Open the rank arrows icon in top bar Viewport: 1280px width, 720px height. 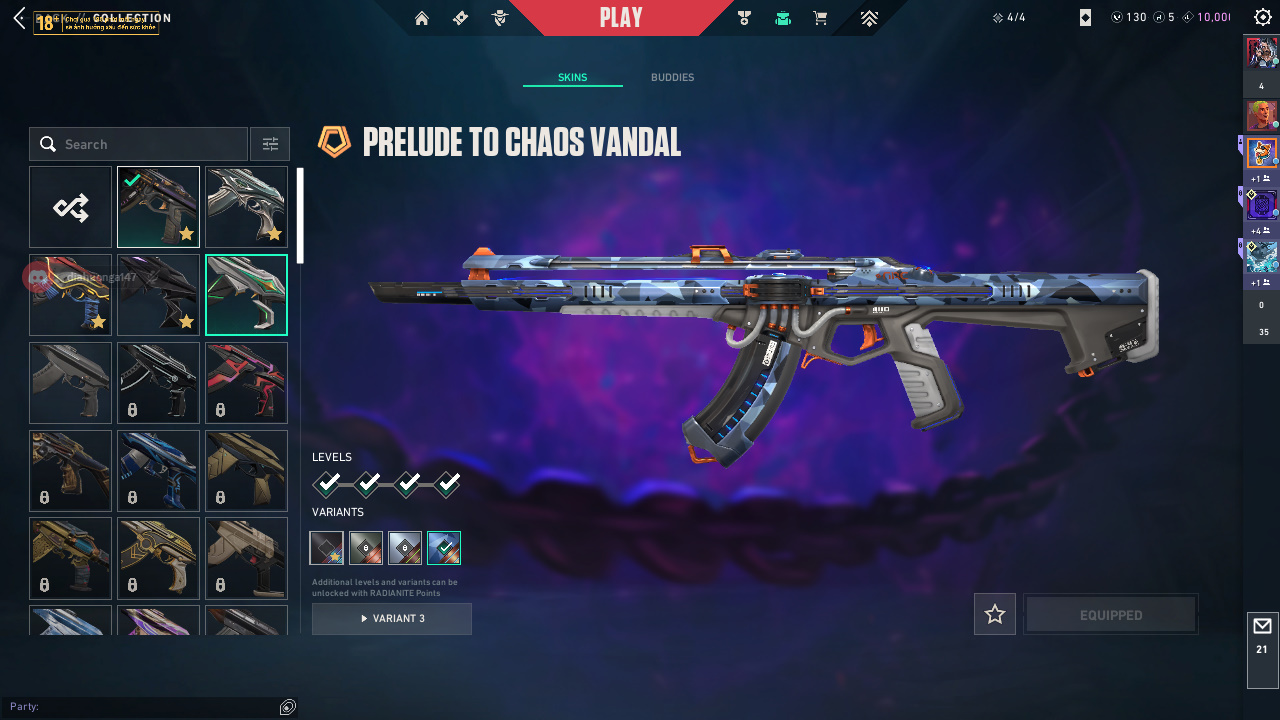pyautogui.click(x=869, y=18)
